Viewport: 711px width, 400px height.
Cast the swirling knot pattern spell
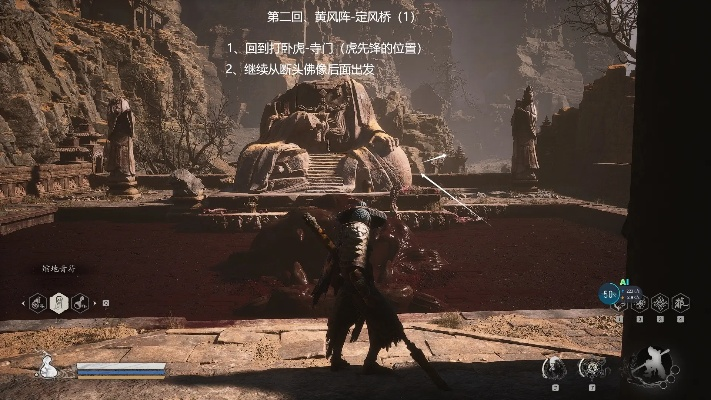[659, 301]
